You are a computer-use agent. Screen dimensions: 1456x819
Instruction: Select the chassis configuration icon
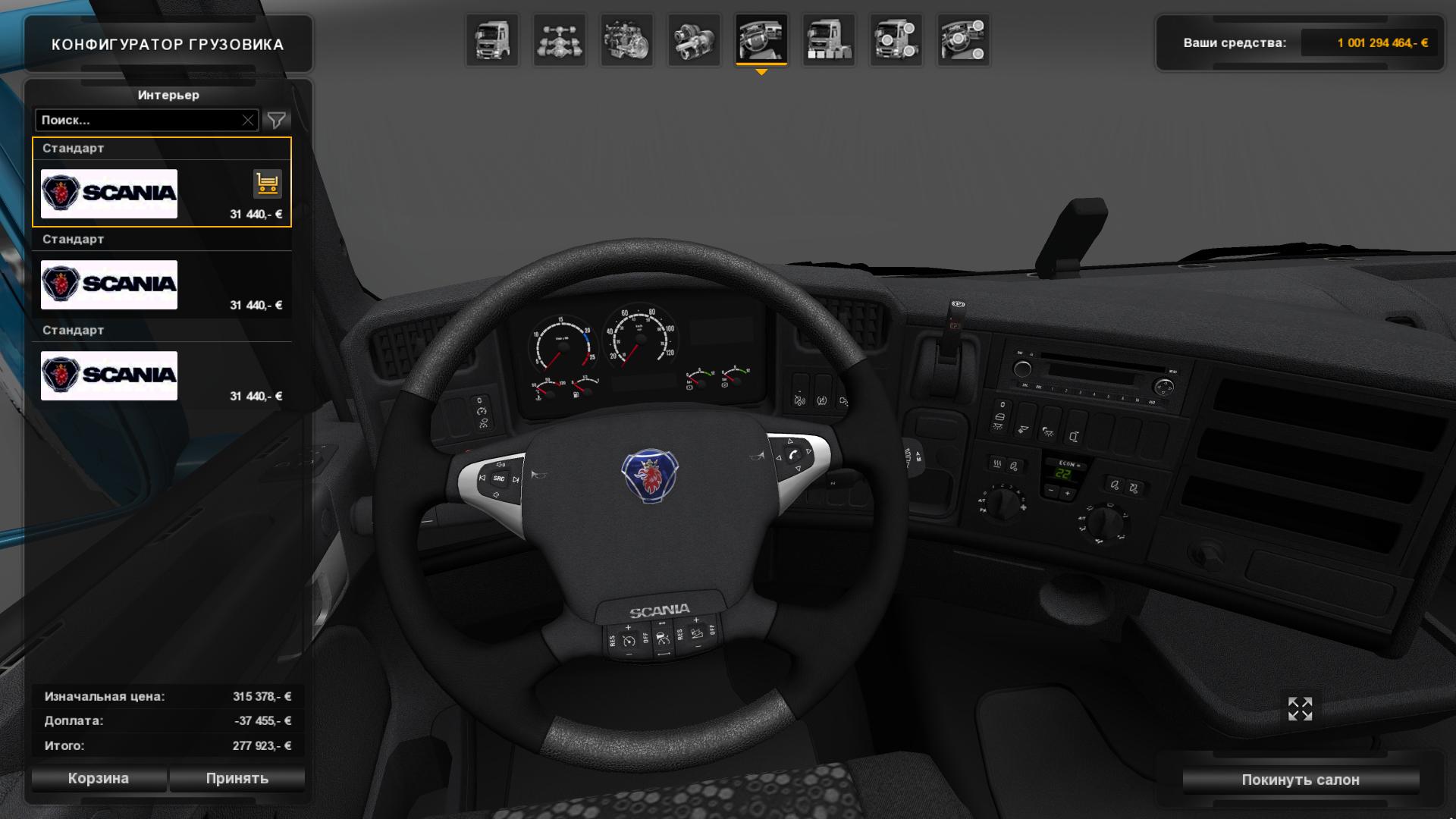click(x=559, y=40)
